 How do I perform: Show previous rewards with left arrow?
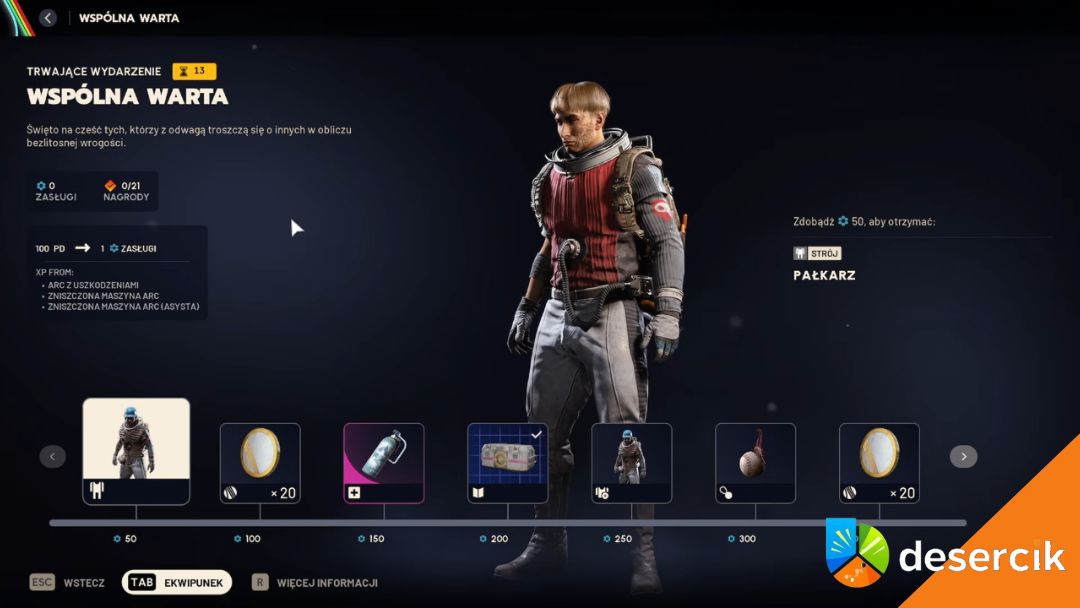point(52,457)
